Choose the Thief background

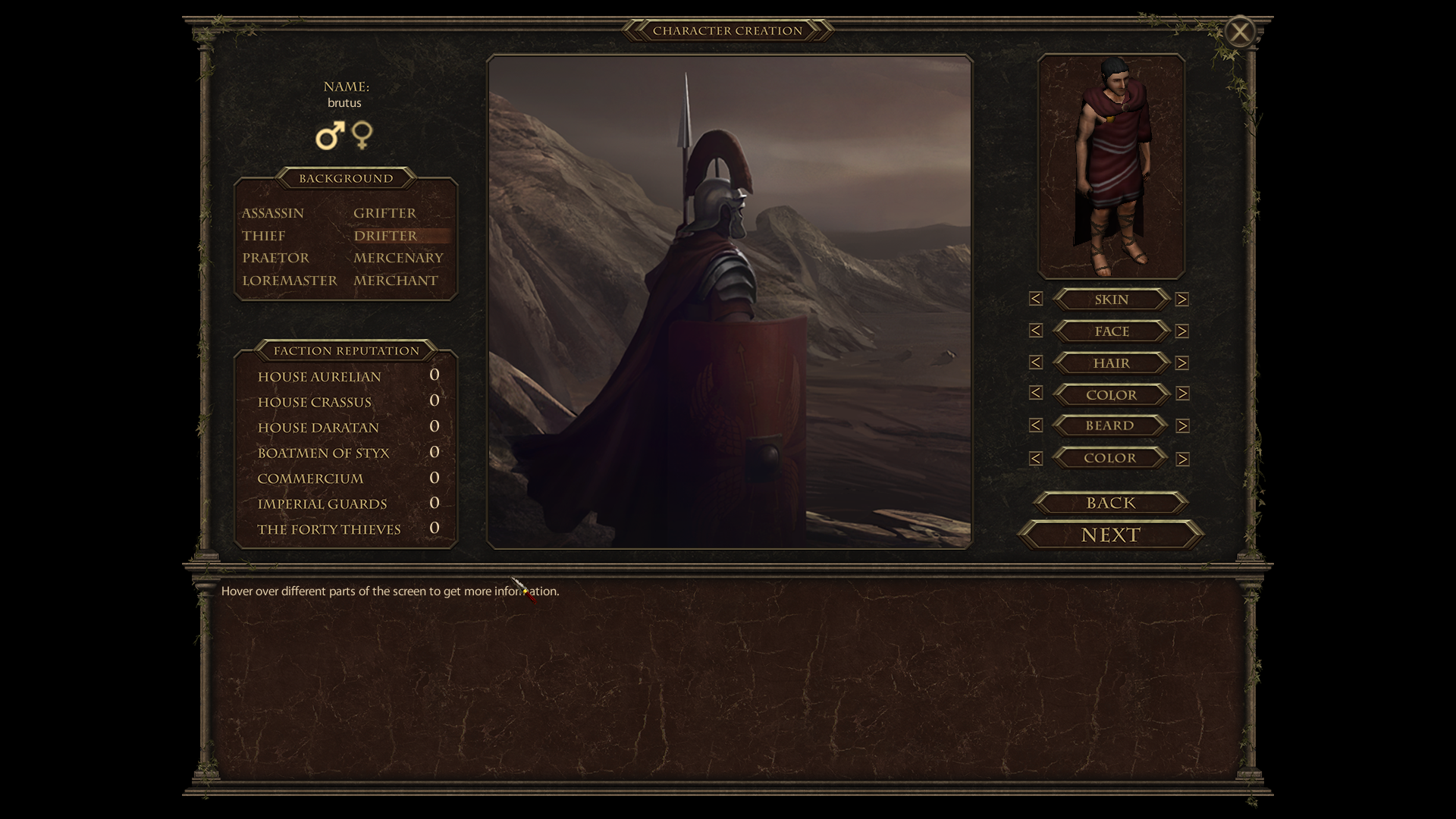[x=263, y=236]
